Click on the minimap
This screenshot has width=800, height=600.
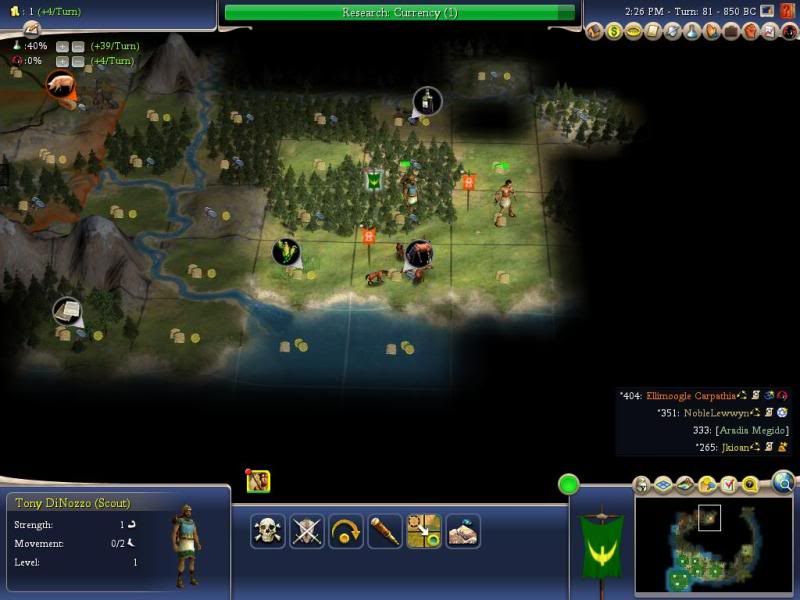point(713,545)
